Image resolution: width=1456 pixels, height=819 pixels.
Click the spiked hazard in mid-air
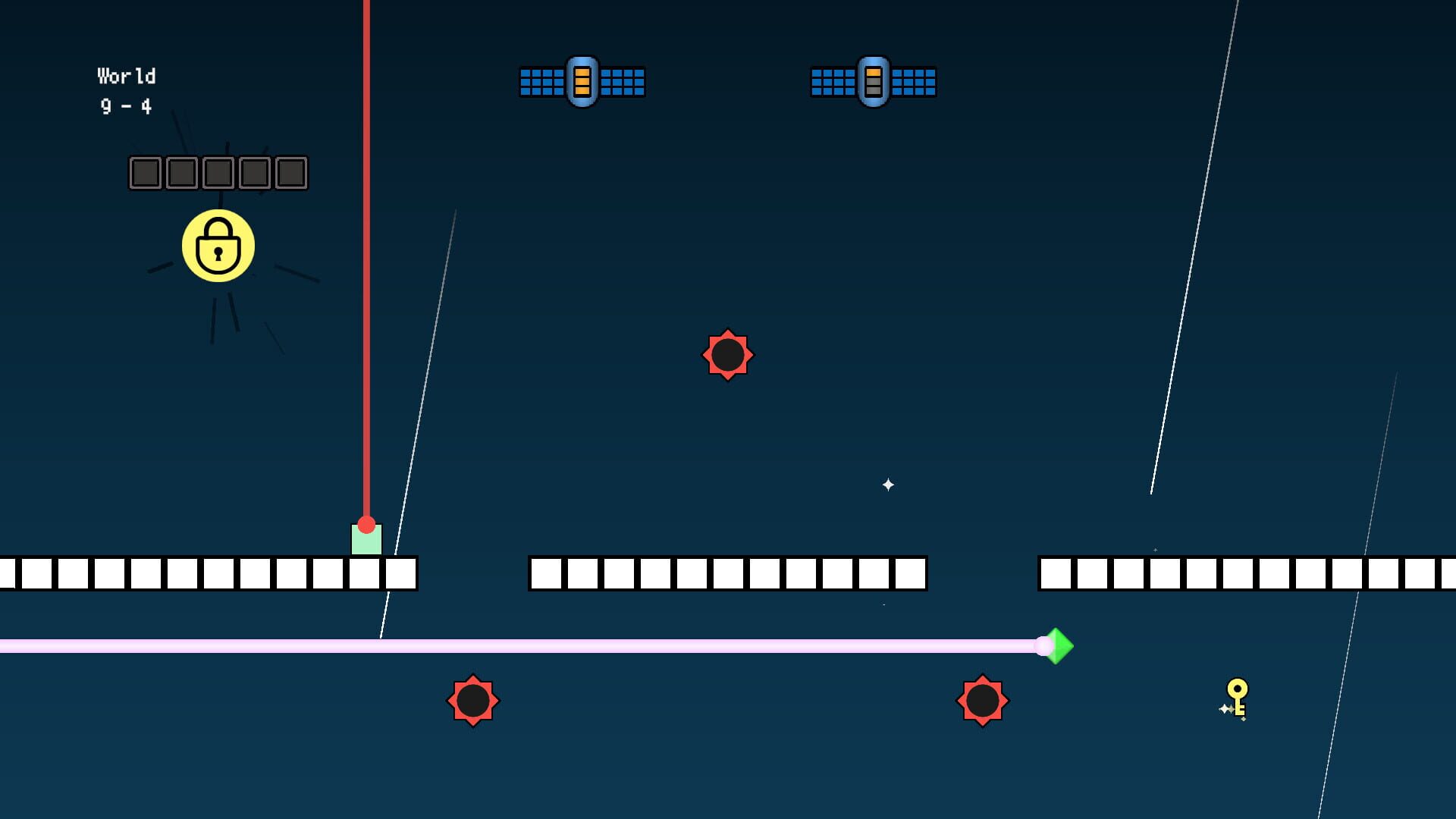point(728,355)
